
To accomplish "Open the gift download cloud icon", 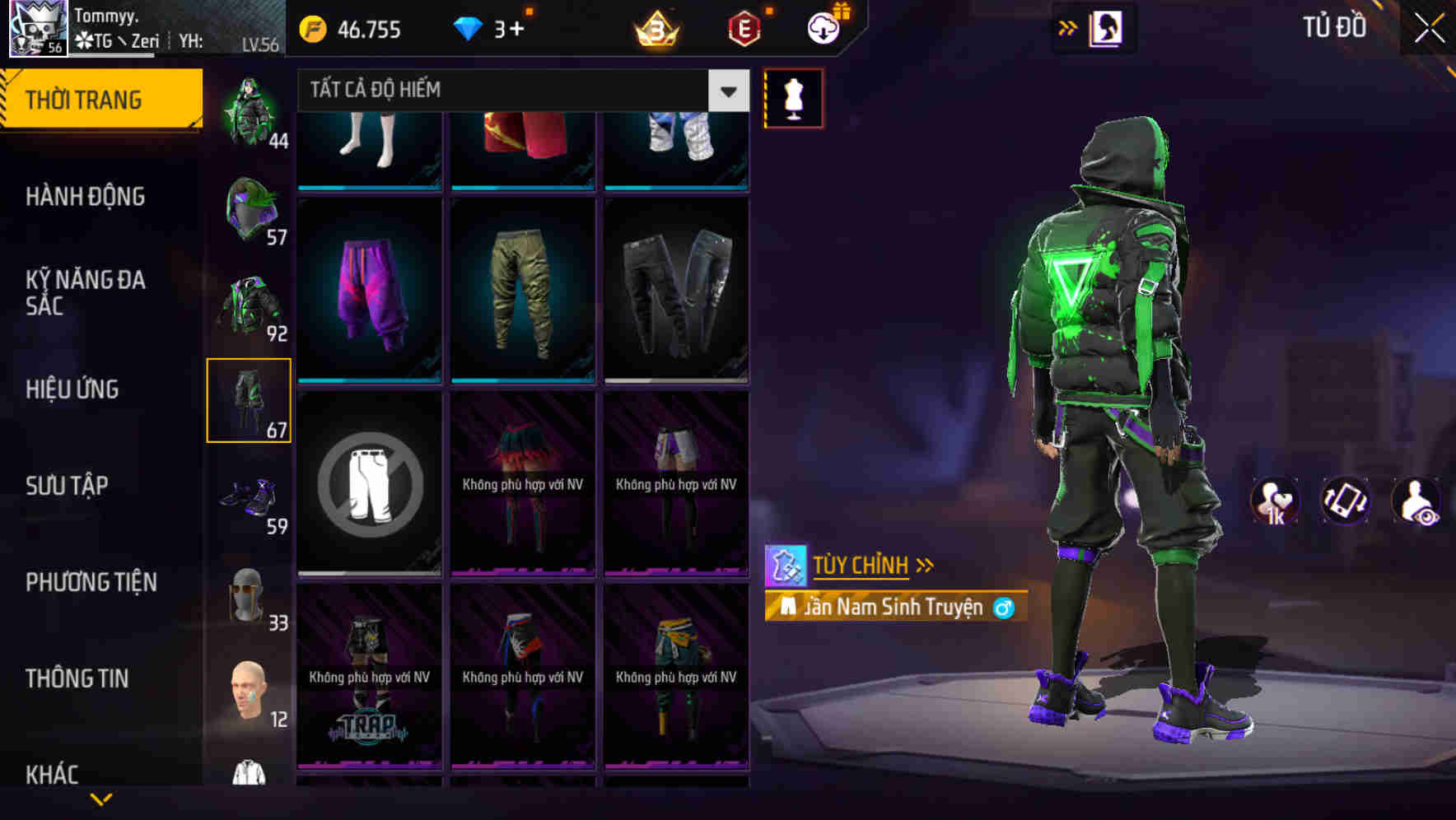I will (x=822, y=28).
